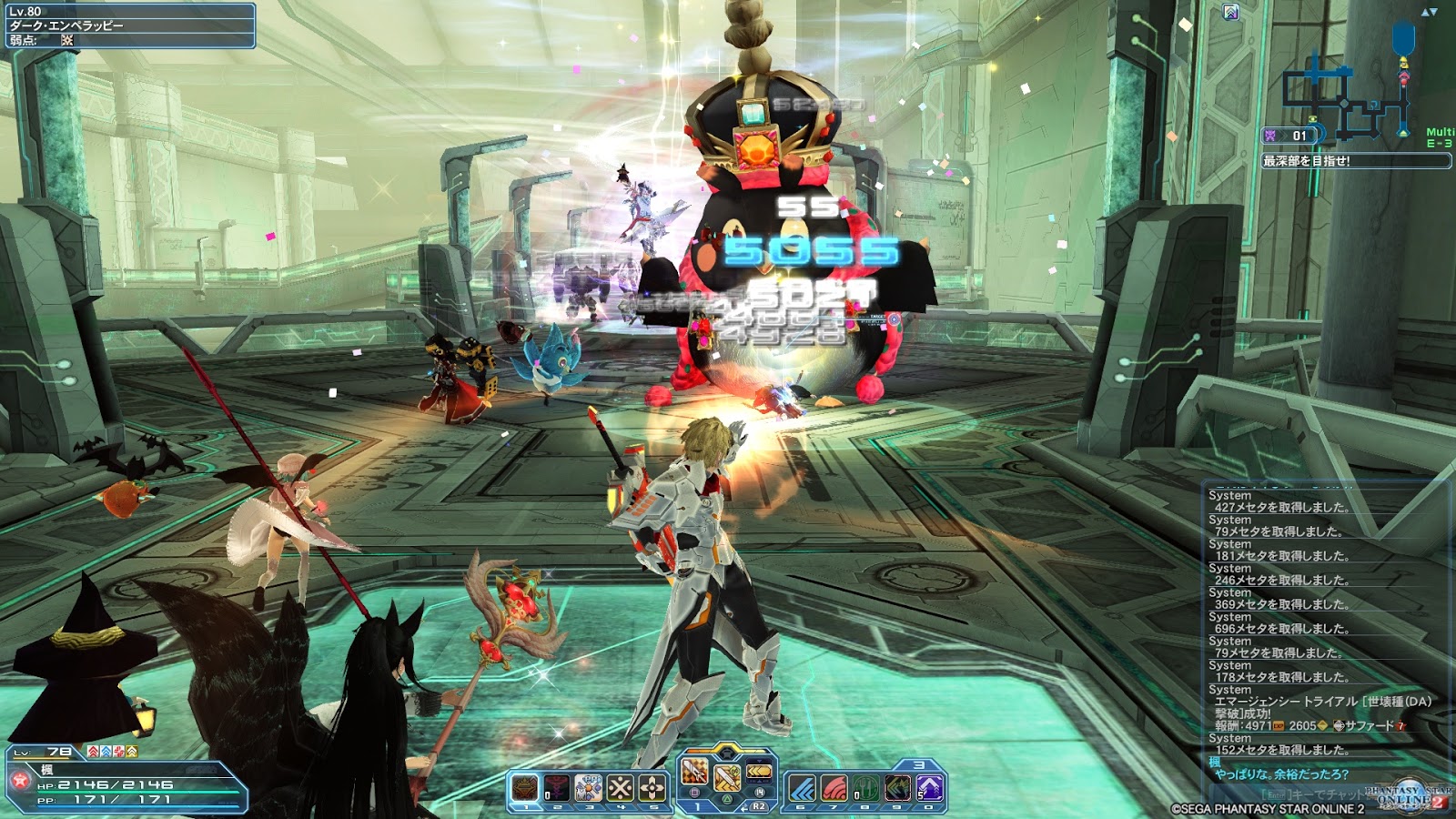This screenshot has height=819, width=1456.
Task: Select the left sword photon art icon
Action: [694, 773]
